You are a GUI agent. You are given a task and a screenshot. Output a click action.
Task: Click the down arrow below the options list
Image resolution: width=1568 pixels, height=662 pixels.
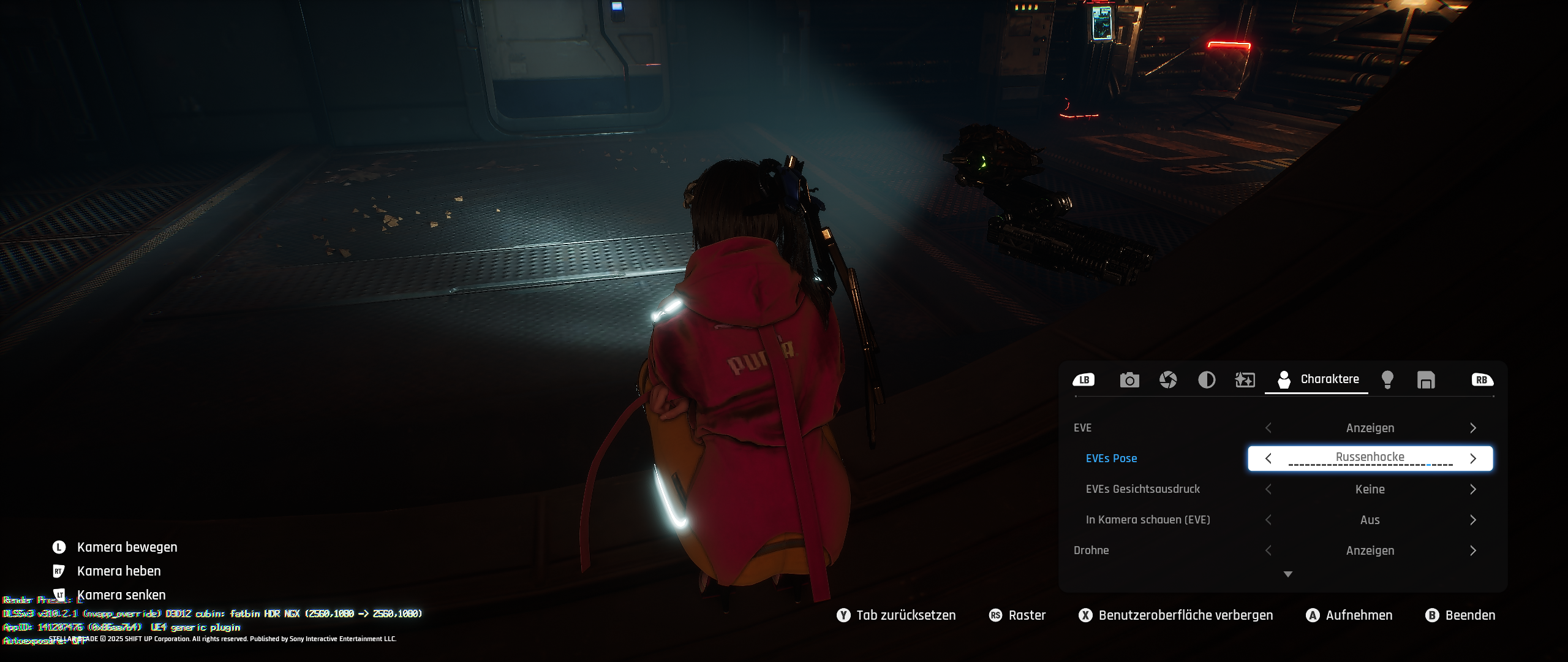pyautogui.click(x=1288, y=574)
